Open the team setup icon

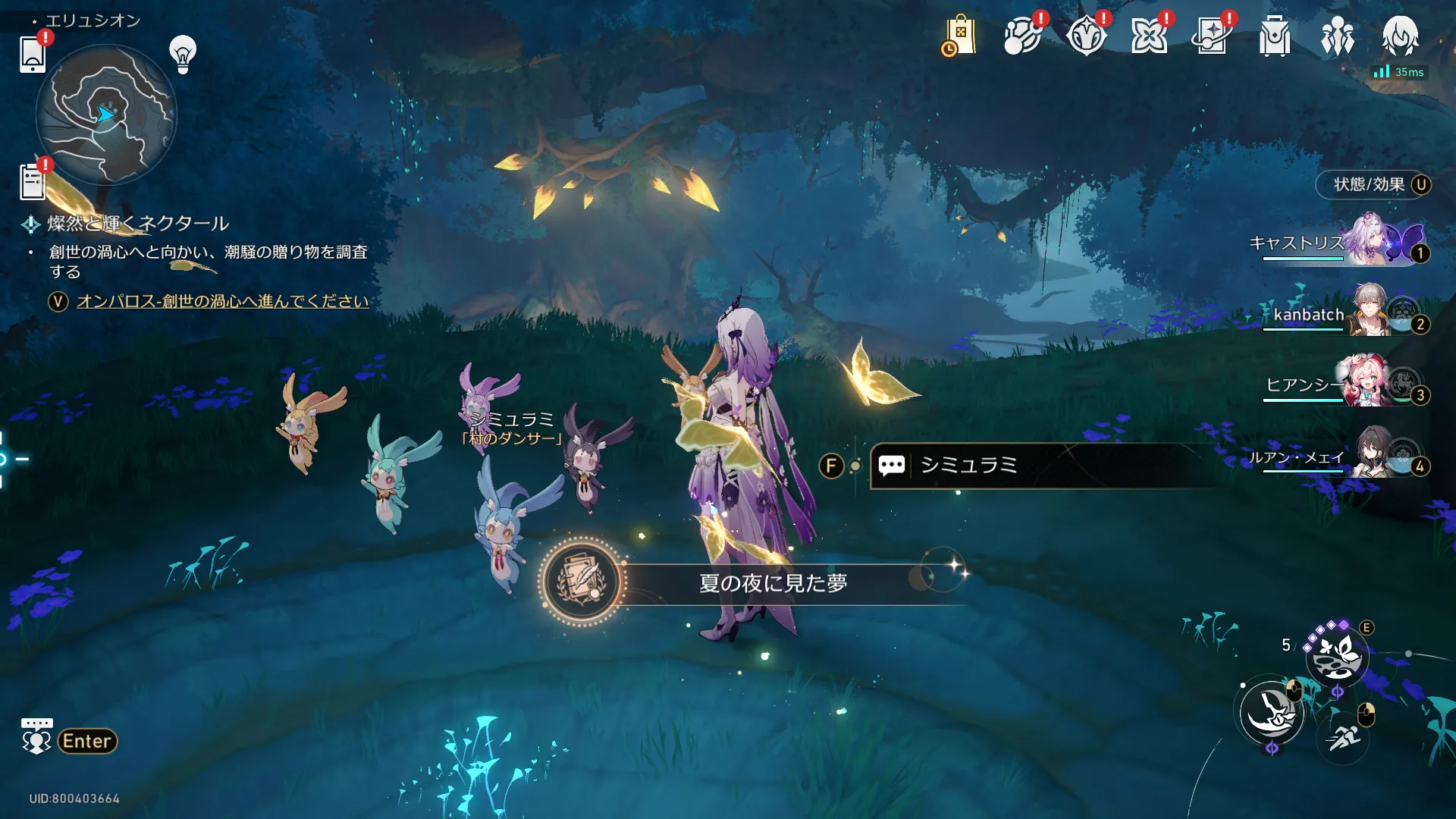pos(1337,36)
